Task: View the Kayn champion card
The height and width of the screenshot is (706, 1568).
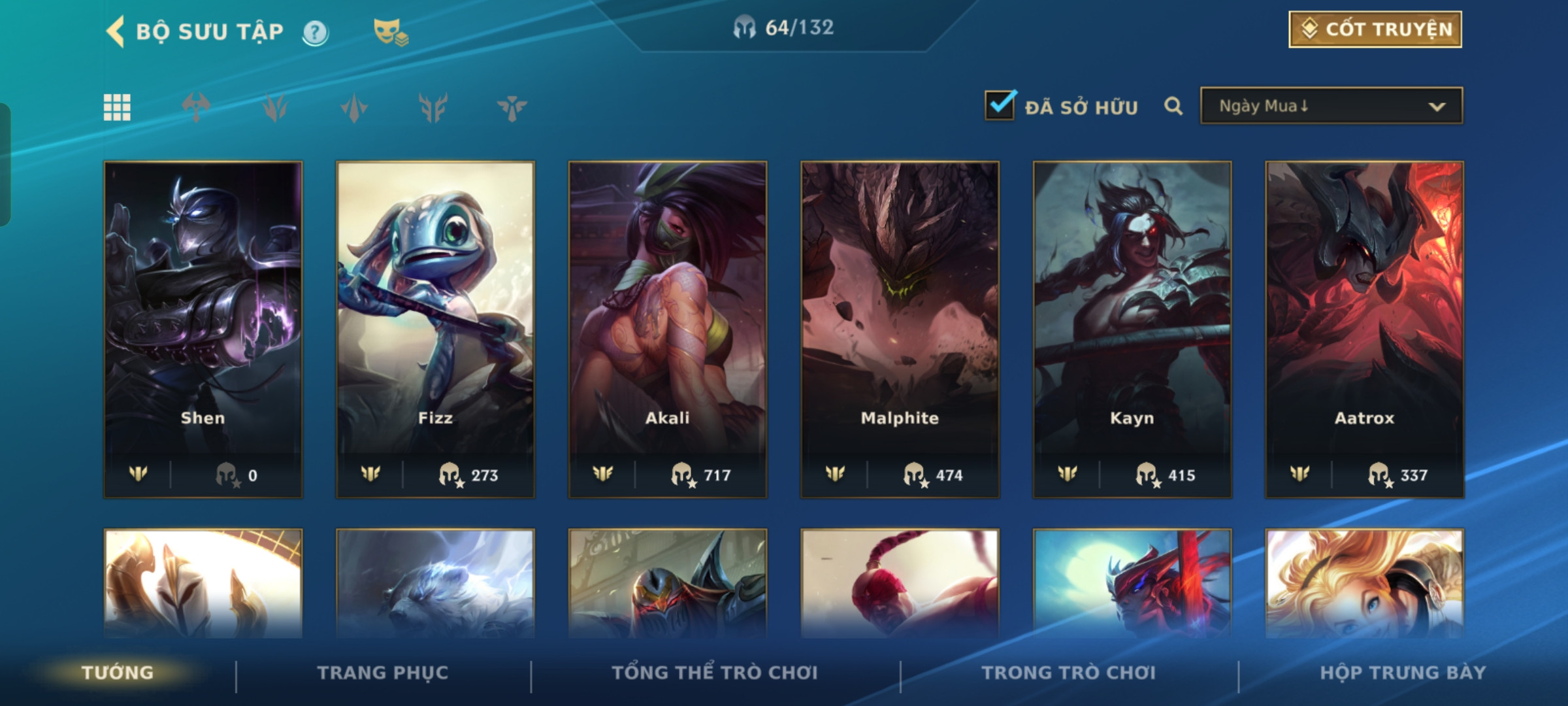Action: point(1132,329)
